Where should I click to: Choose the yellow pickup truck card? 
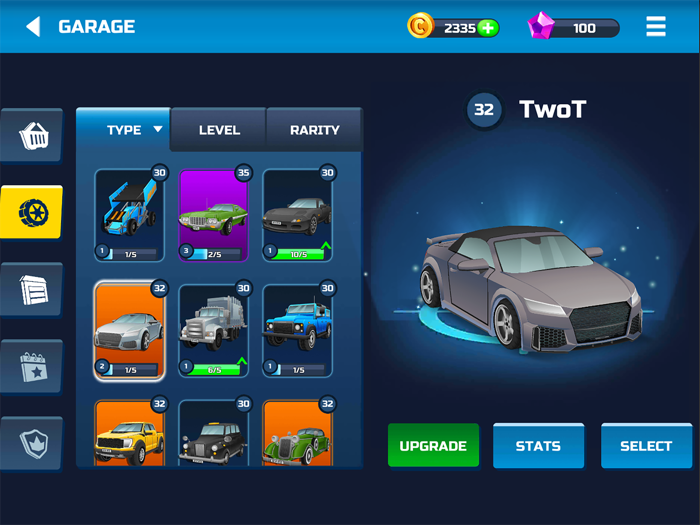click(129, 435)
